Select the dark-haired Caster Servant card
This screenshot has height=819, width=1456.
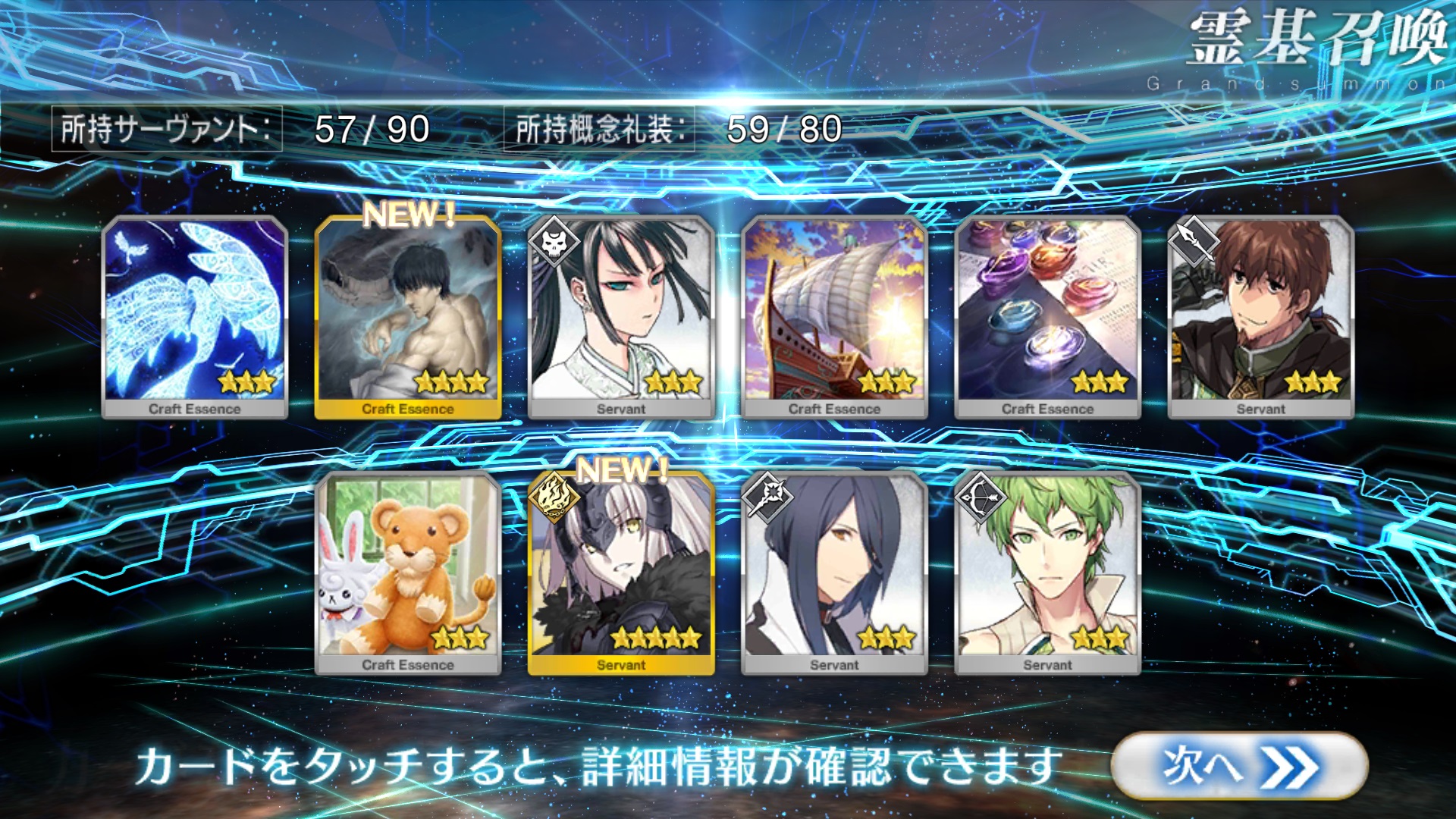[834, 573]
